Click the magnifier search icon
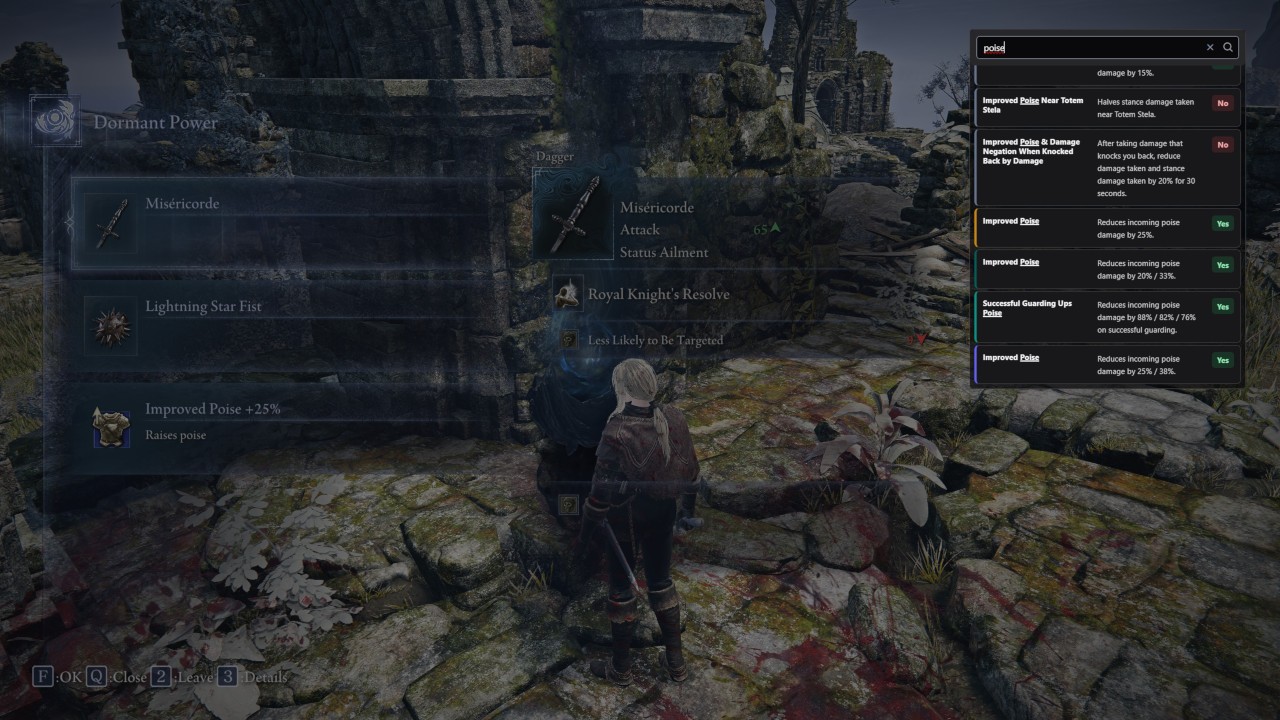Image resolution: width=1280 pixels, height=720 pixels. pyautogui.click(x=1228, y=47)
